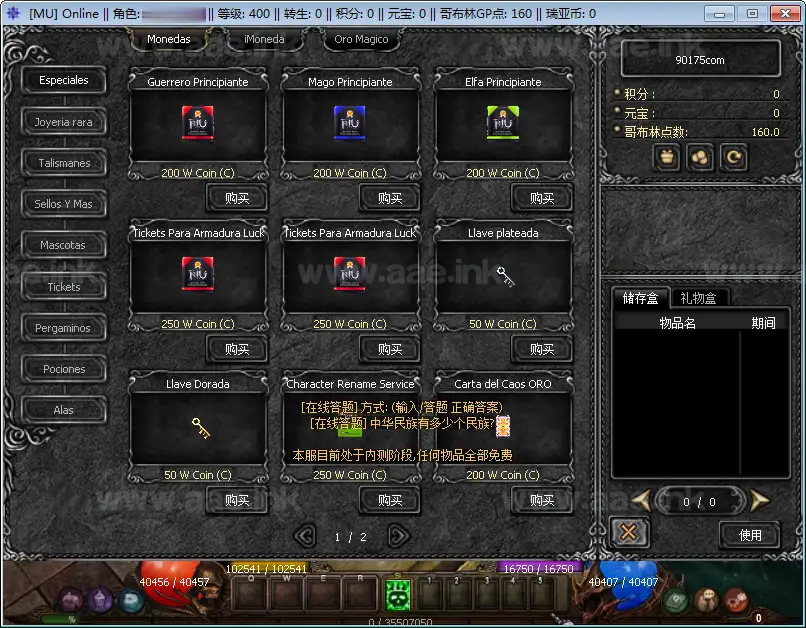This screenshot has width=806, height=628.
Task: Click the 使用 use button
Action: tap(750, 535)
